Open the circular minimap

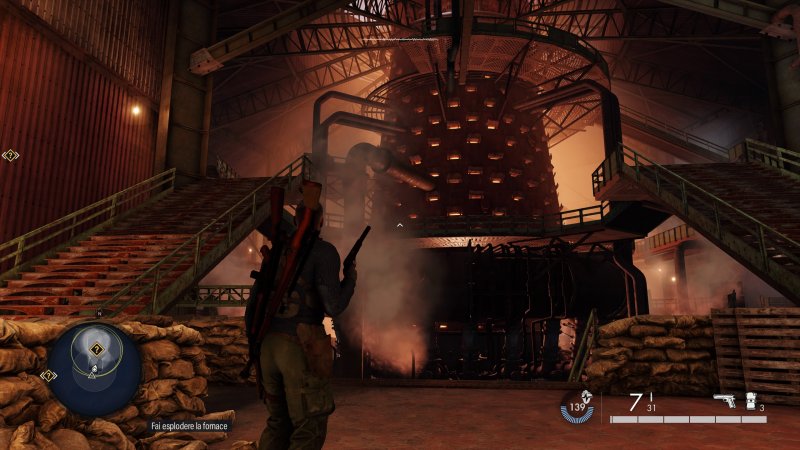coord(94,365)
